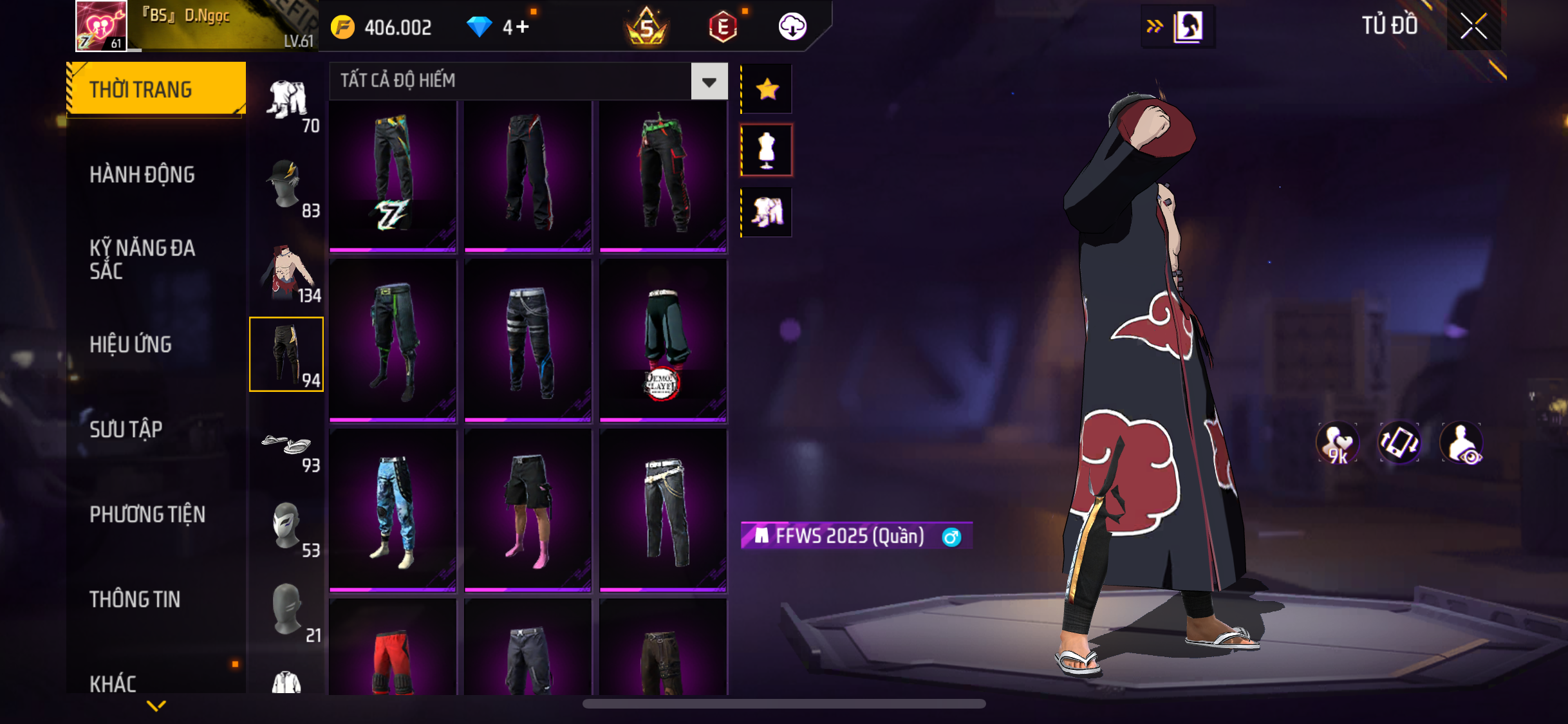Expand the TẤT CẢ ĐỘ HIẾM rarity dropdown

tap(709, 82)
